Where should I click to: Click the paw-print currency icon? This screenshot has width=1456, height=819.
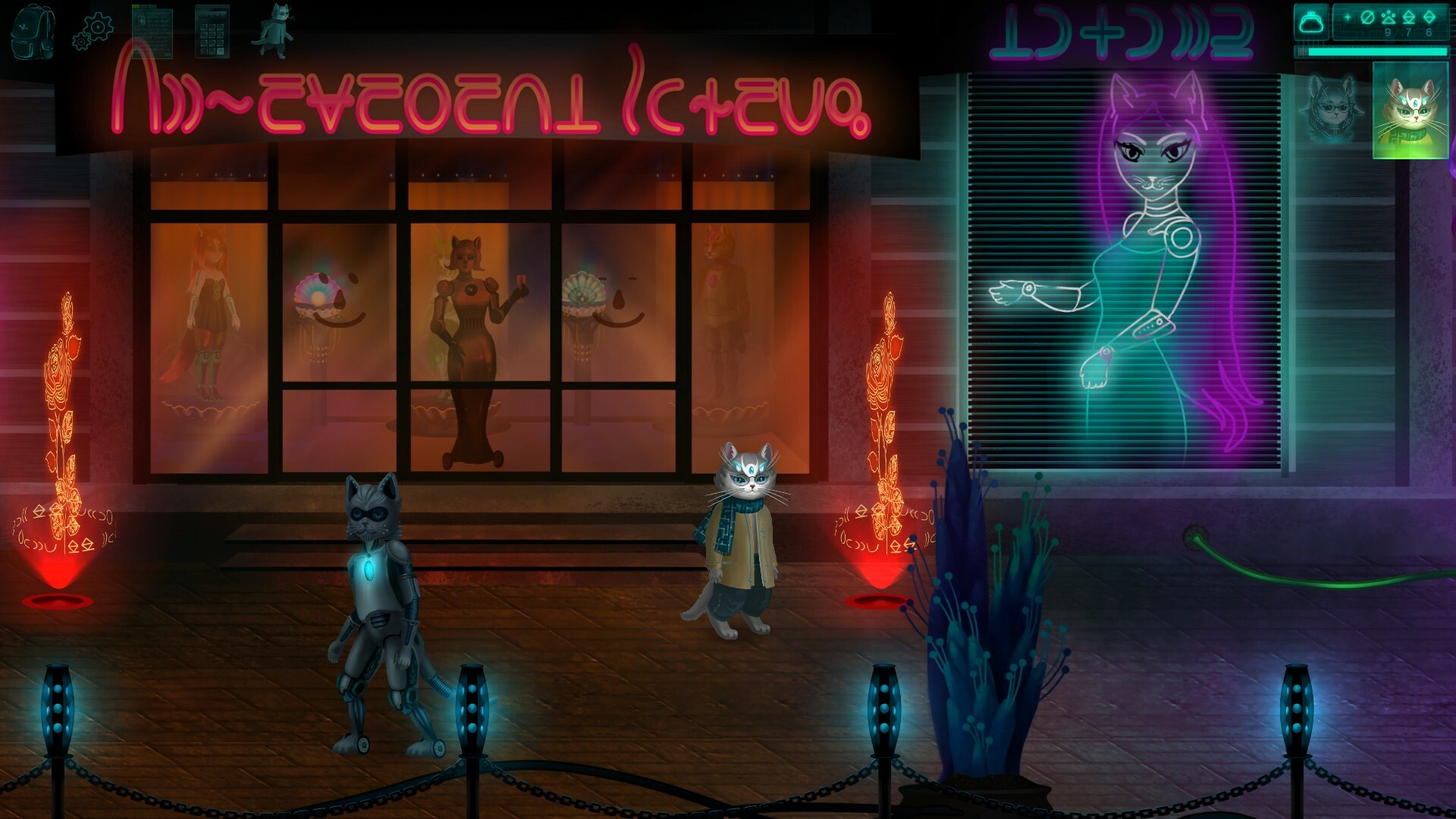(x=1389, y=17)
